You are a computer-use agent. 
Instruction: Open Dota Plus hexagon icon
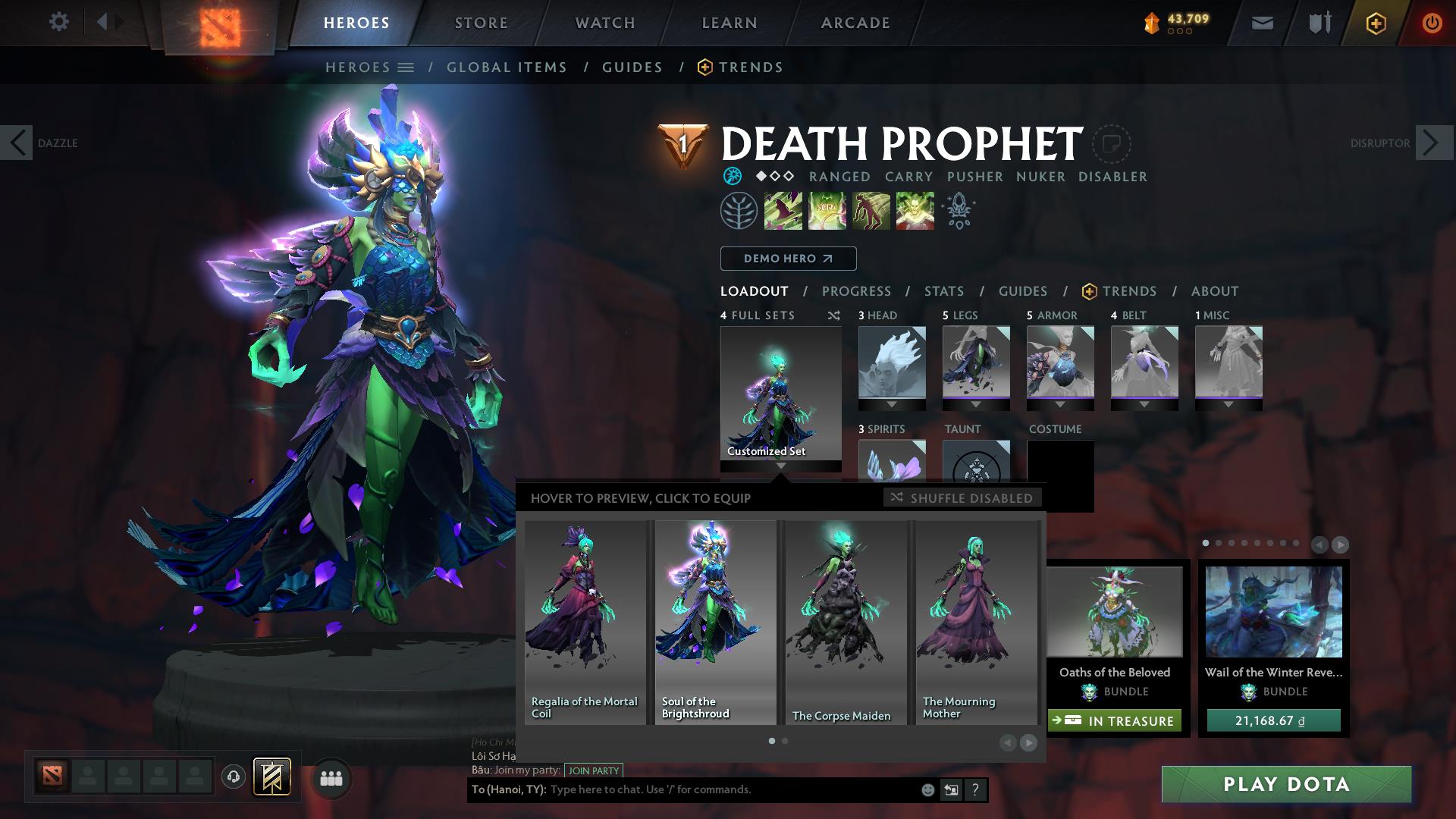1376,22
